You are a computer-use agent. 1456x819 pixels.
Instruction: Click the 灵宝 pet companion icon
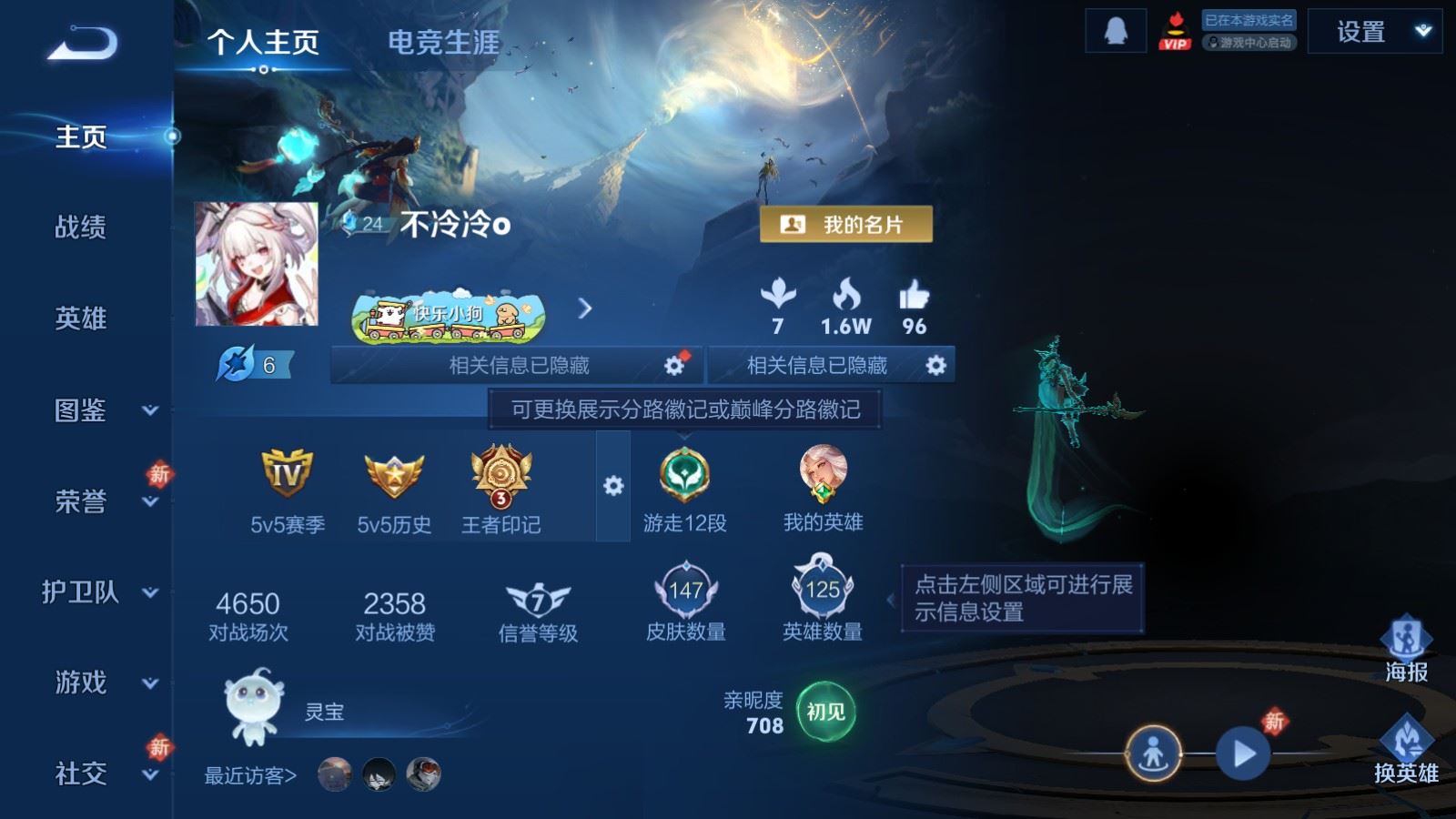[252, 710]
